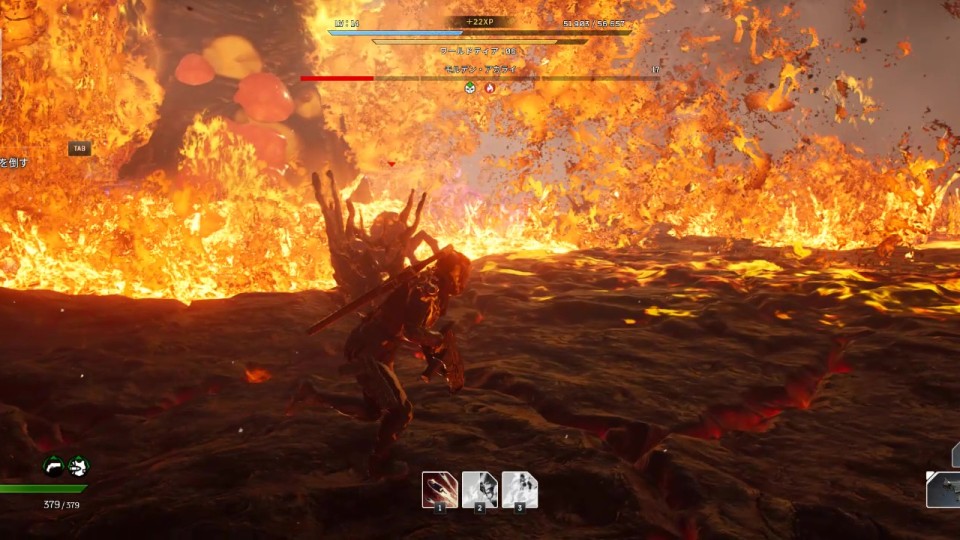This screenshot has height=540, width=960.
Task: Inspect the red flame status icon under boss bar
Action: tap(490, 88)
